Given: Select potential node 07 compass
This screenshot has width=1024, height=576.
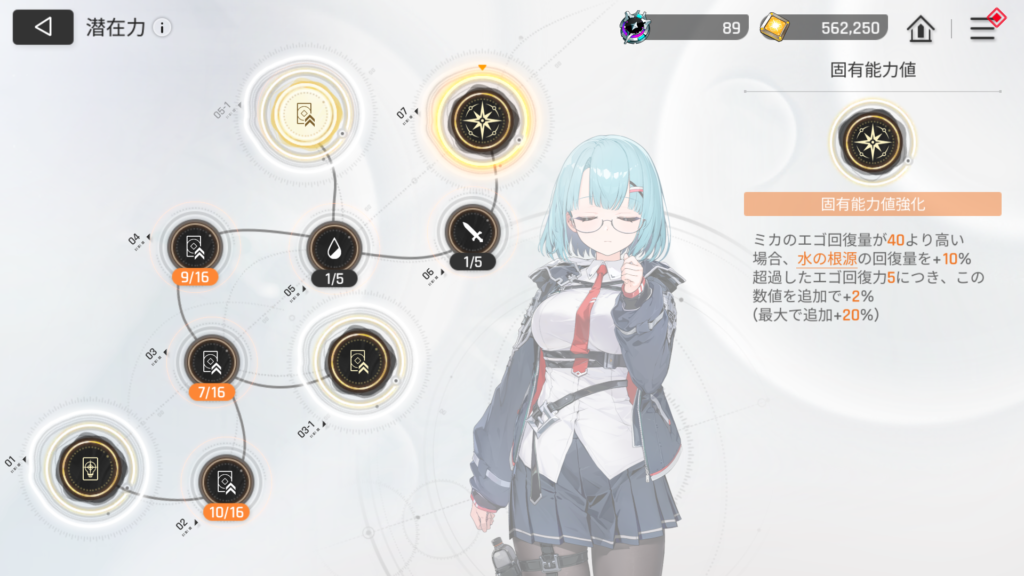Looking at the screenshot, I should [484, 118].
